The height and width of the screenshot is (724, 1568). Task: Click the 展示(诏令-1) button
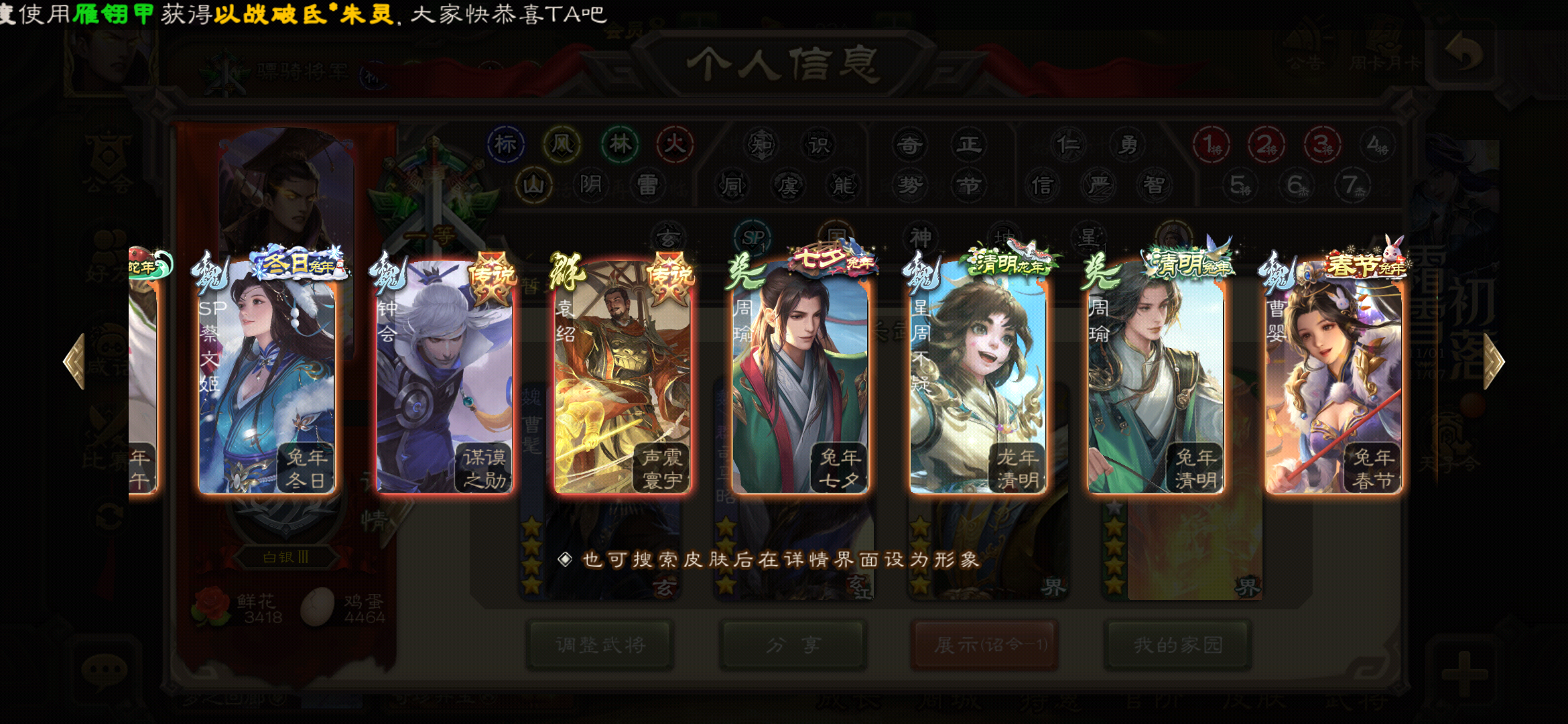[x=984, y=645]
